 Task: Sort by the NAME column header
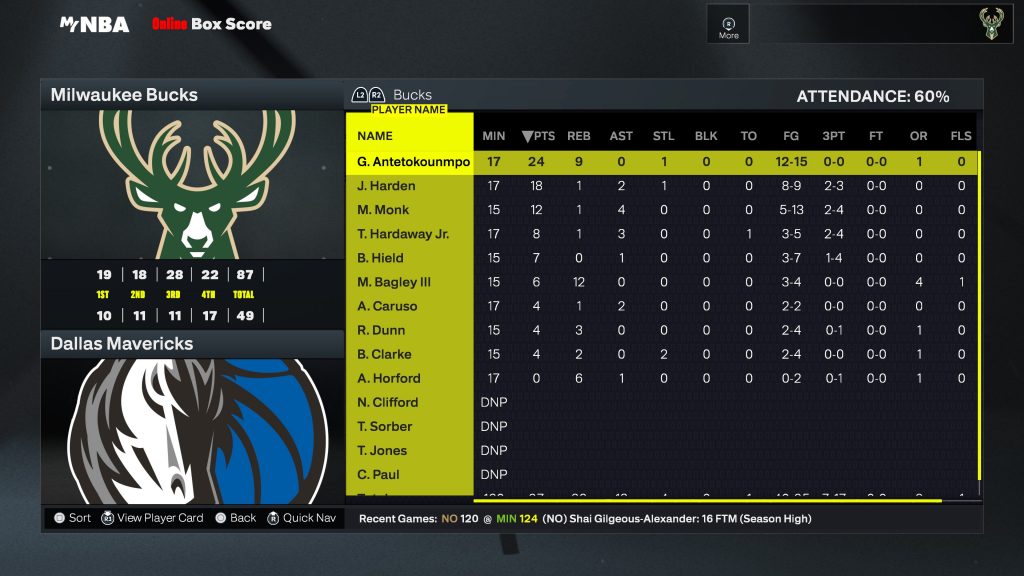point(375,136)
